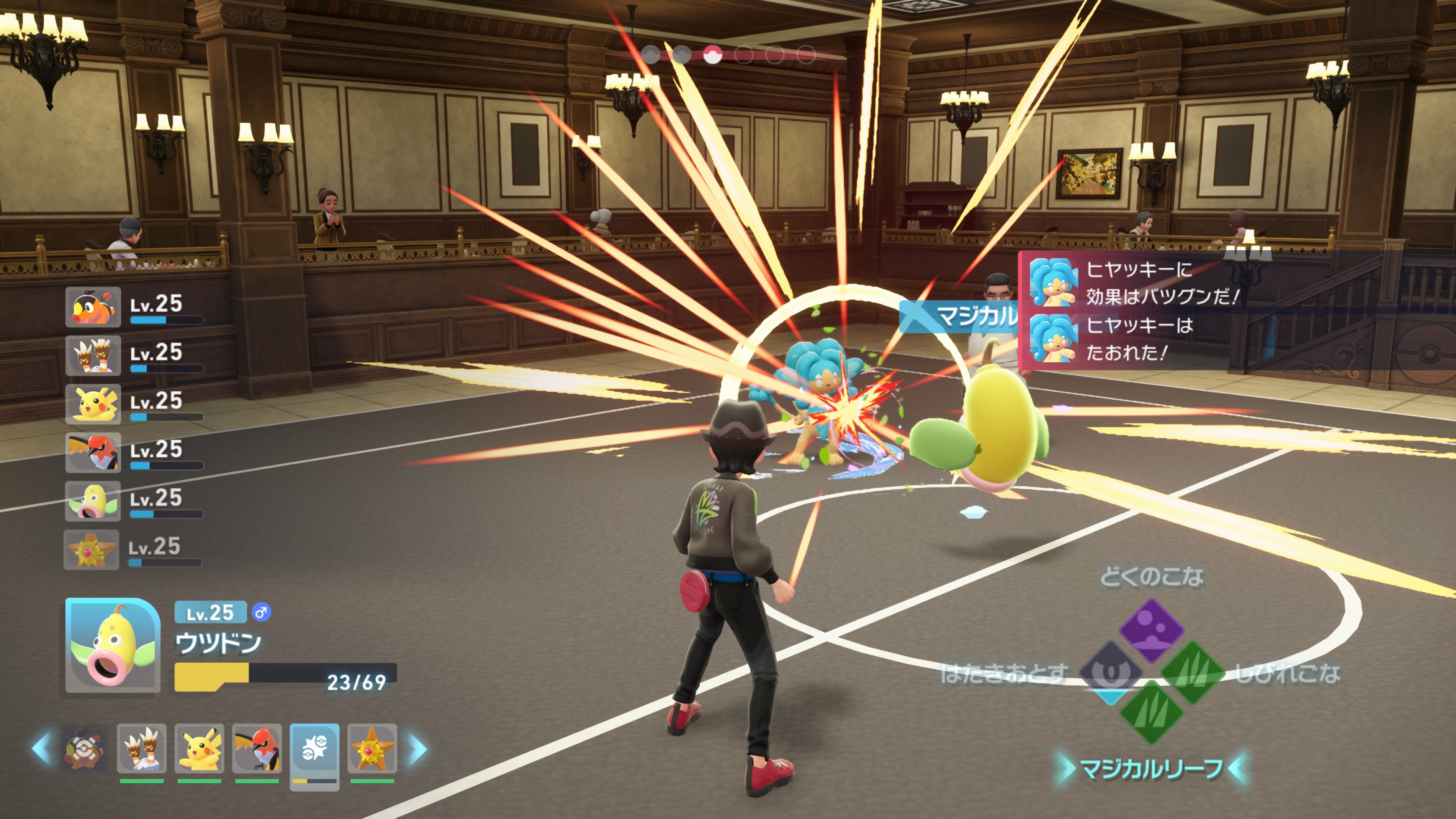Image resolution: width=1456 pixels, height=819 pixels.
Task: Use the どくのこな poison move icon
Action: (x=1152, y=629)
